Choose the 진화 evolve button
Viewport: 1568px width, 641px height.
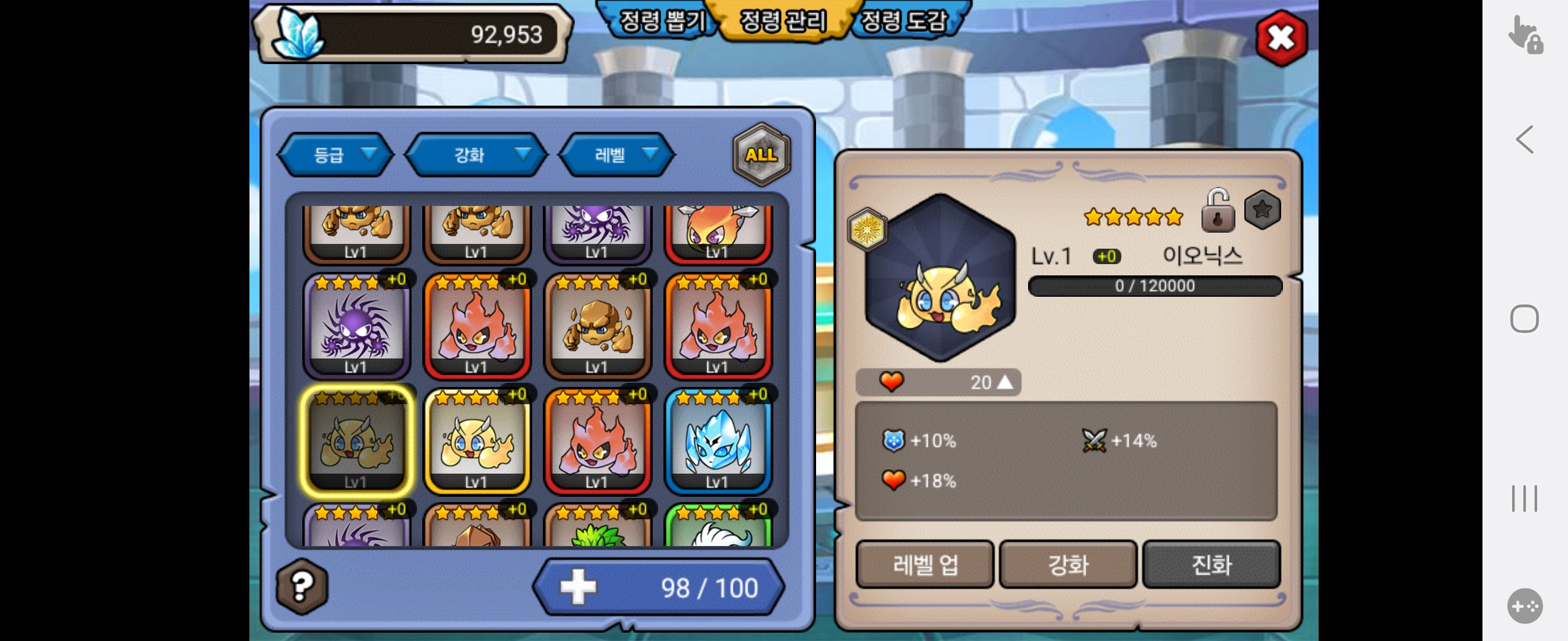[x=1211, y=564]
